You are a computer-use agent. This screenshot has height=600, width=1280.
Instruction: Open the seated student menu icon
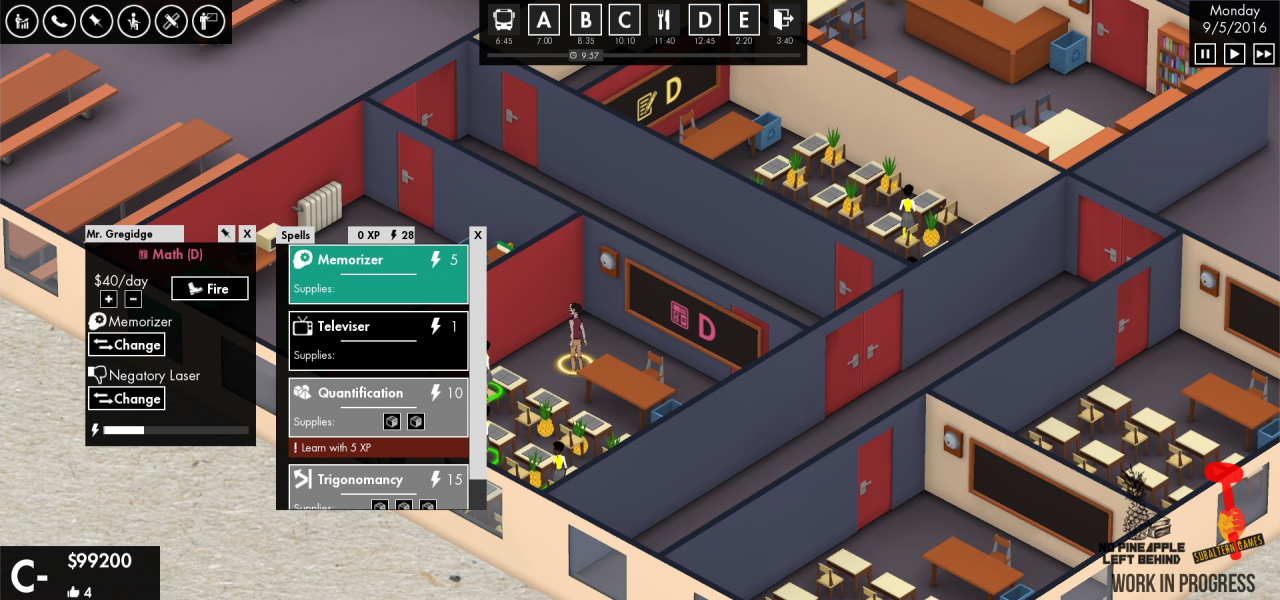tap(134, 21)
